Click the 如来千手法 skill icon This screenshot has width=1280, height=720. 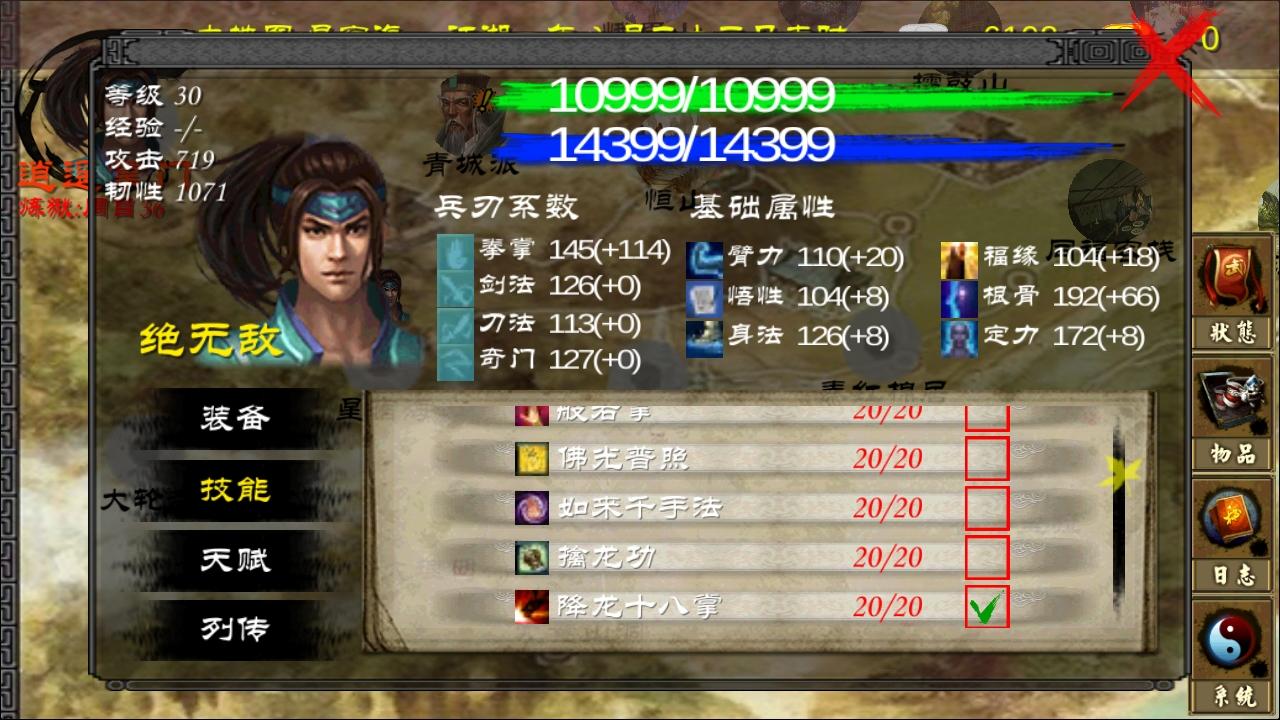(x=530, y=508)
